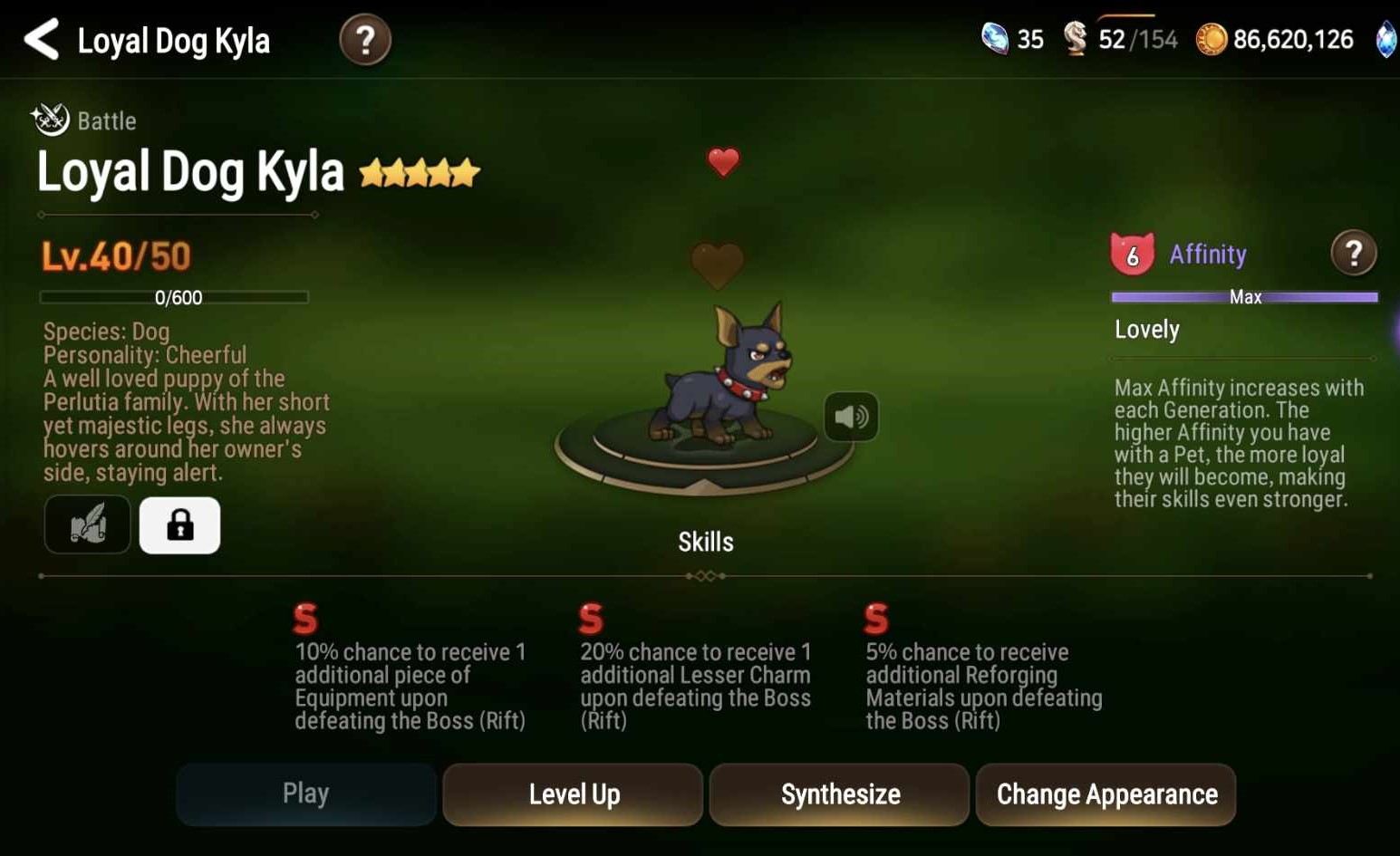The image size is (1400, 856).
Task: Open the Affinity help icon
Action: coord(1354,254)
